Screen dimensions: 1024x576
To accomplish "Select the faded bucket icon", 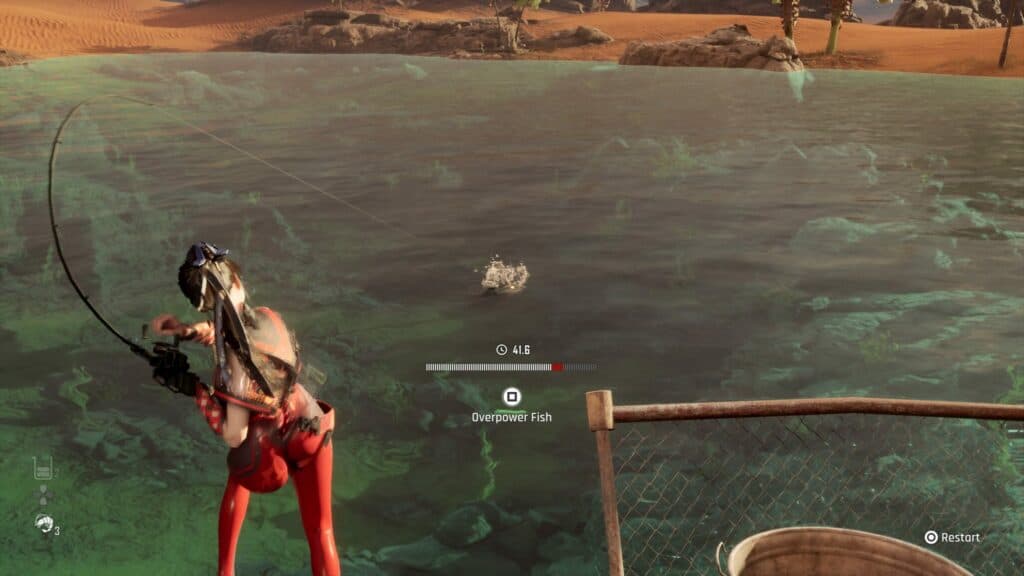I will pos(43,467).
